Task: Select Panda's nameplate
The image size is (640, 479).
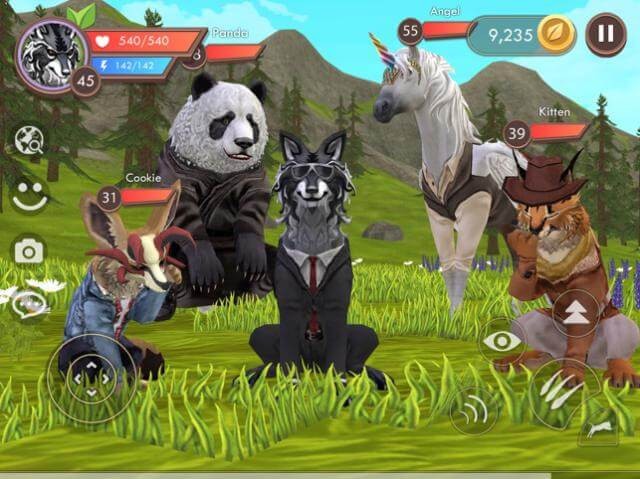Action: tap(225, 50)
